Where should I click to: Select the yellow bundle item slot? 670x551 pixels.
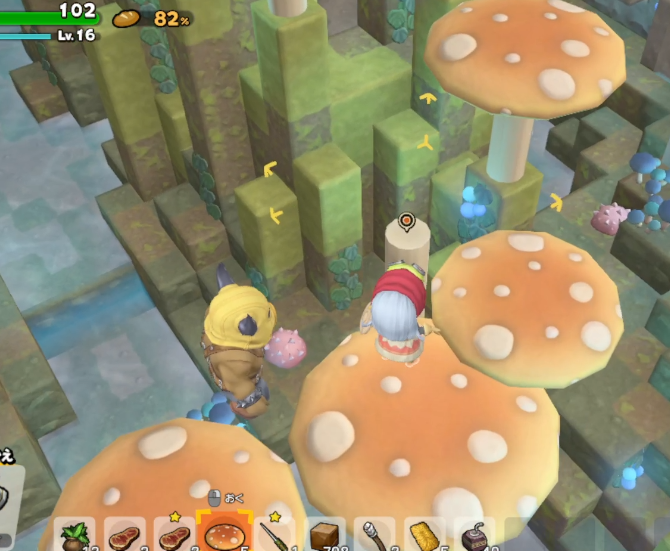point(424,536)
